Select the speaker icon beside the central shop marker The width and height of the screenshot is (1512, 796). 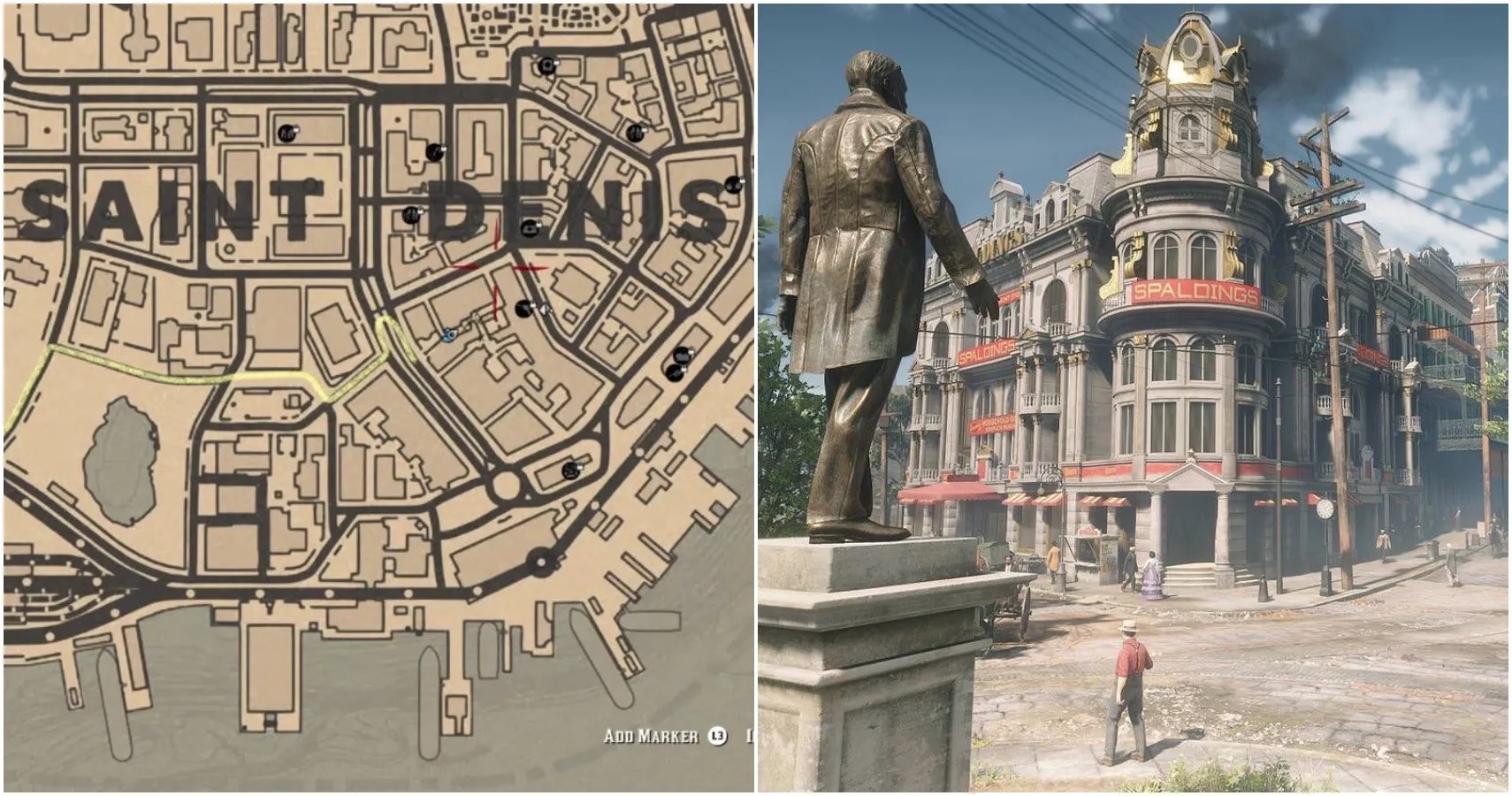point(544,309)
